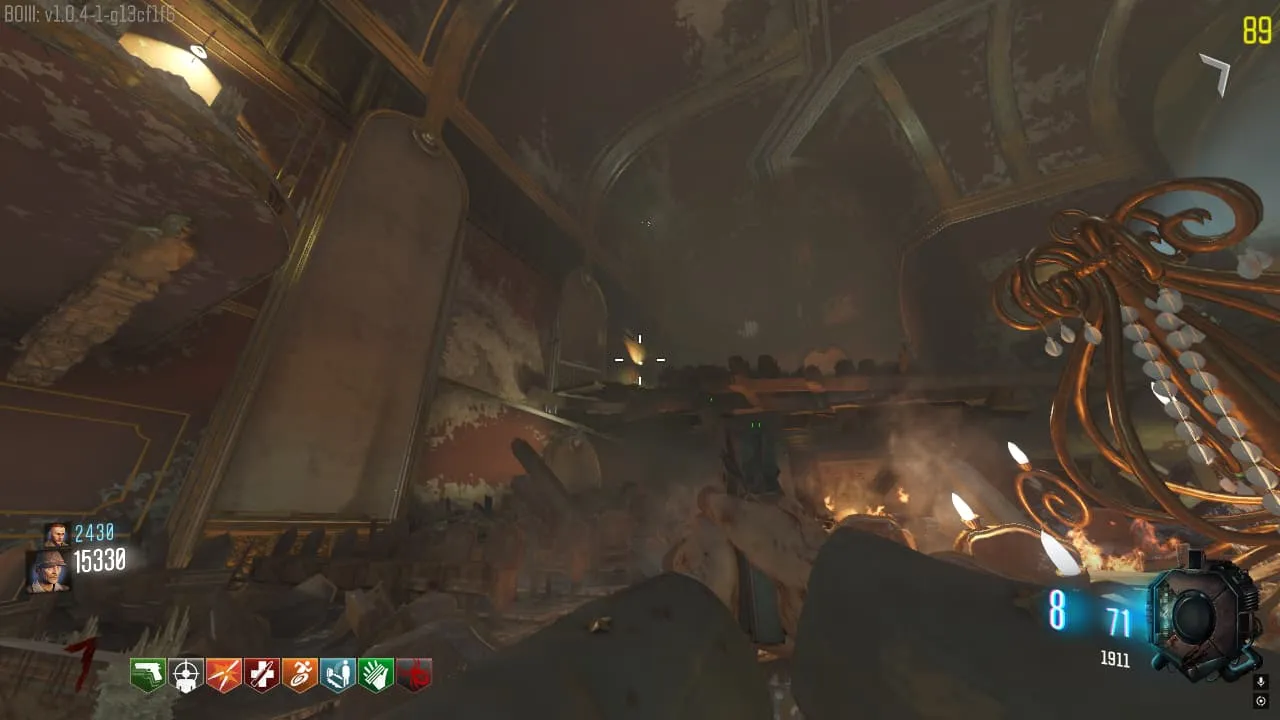This screenshot has width=1280, height=720.
Task: Click the Mule Kick pistol perk icon
Action: (148, 675)
